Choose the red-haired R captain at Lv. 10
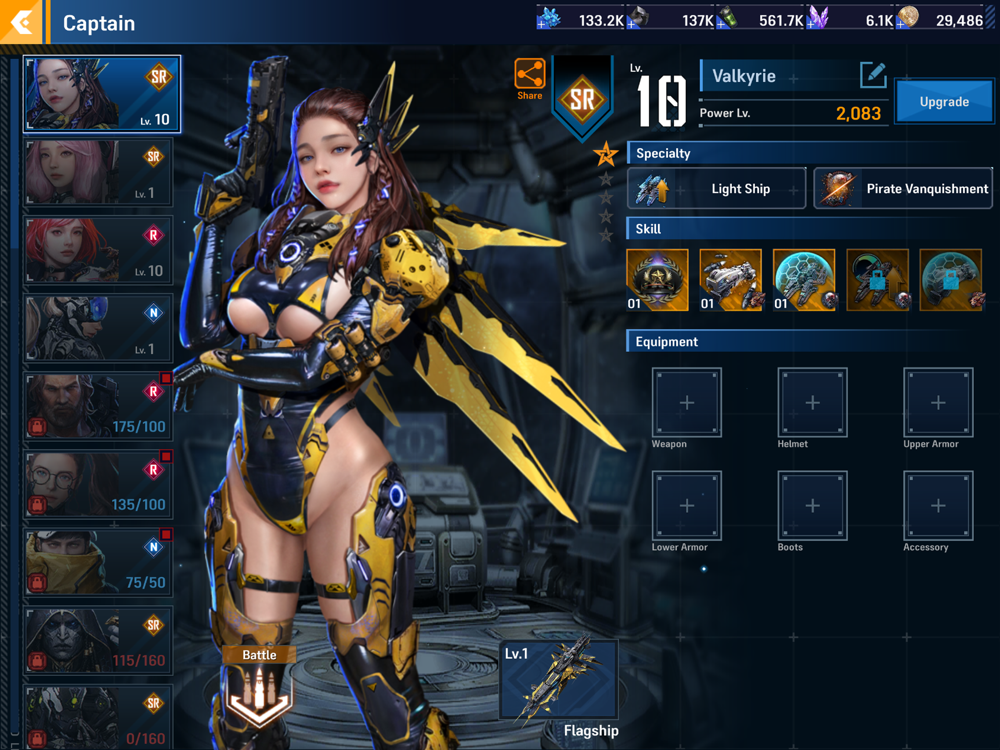 [x=99, y=250]
